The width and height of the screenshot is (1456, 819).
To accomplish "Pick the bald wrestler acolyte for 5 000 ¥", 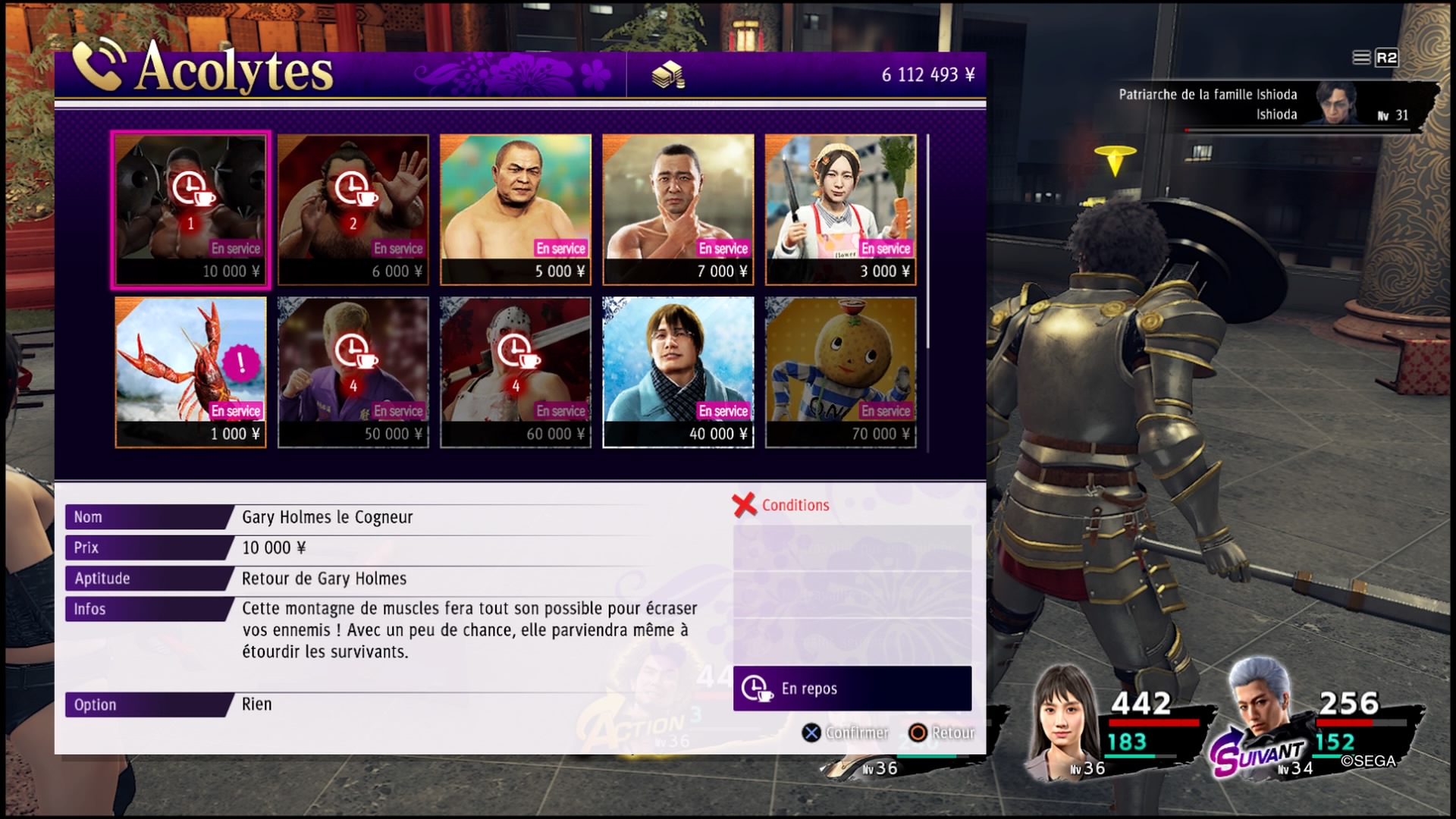I will pyautogui.click(x=515, y=210).
